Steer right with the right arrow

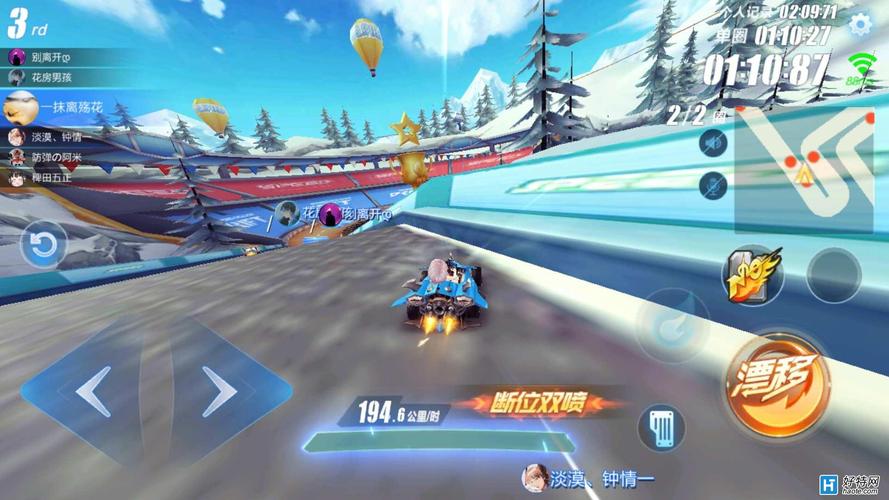point(218,390)
